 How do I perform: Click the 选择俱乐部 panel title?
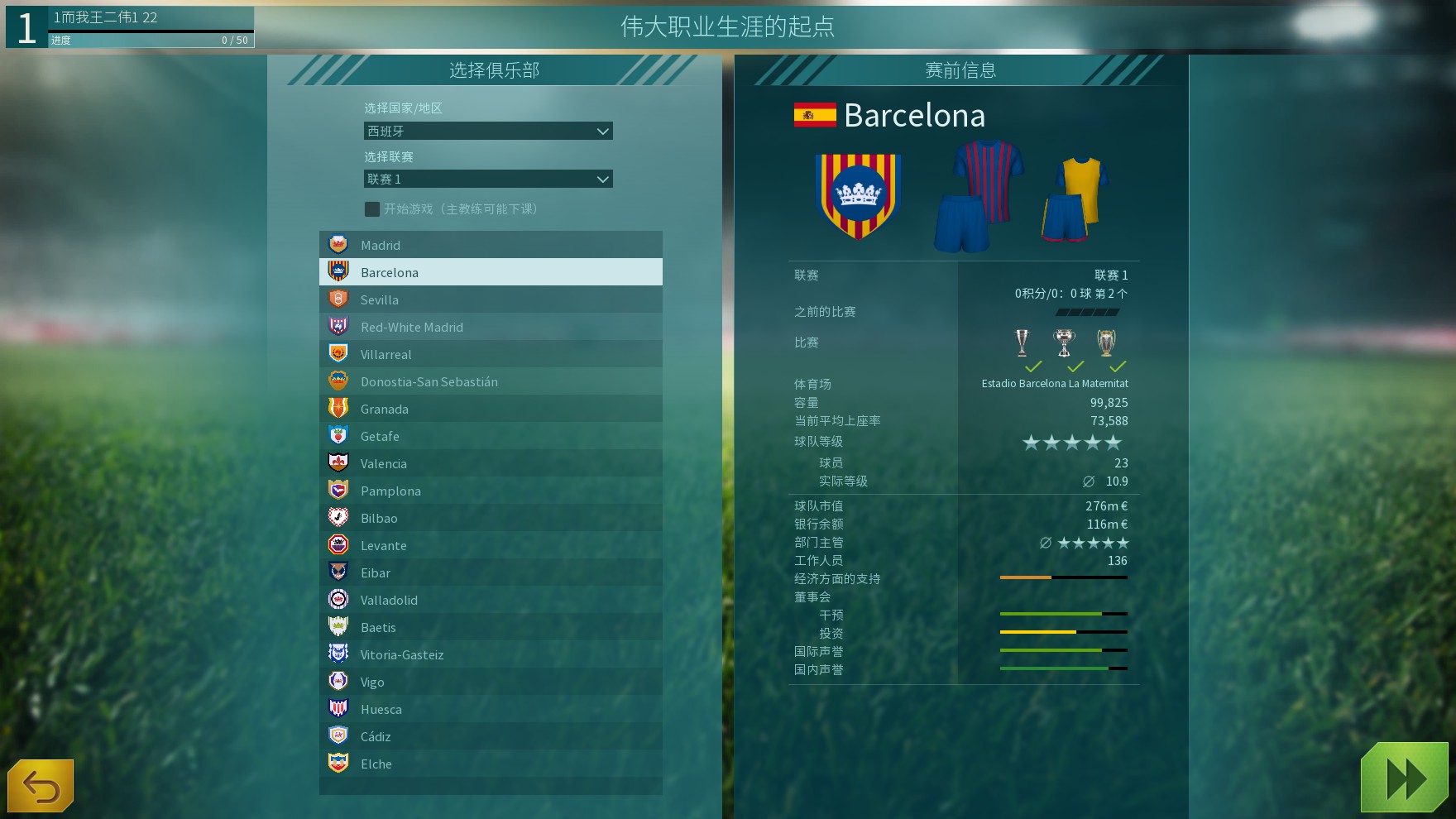pyautogui.click(x=494, y=70)
